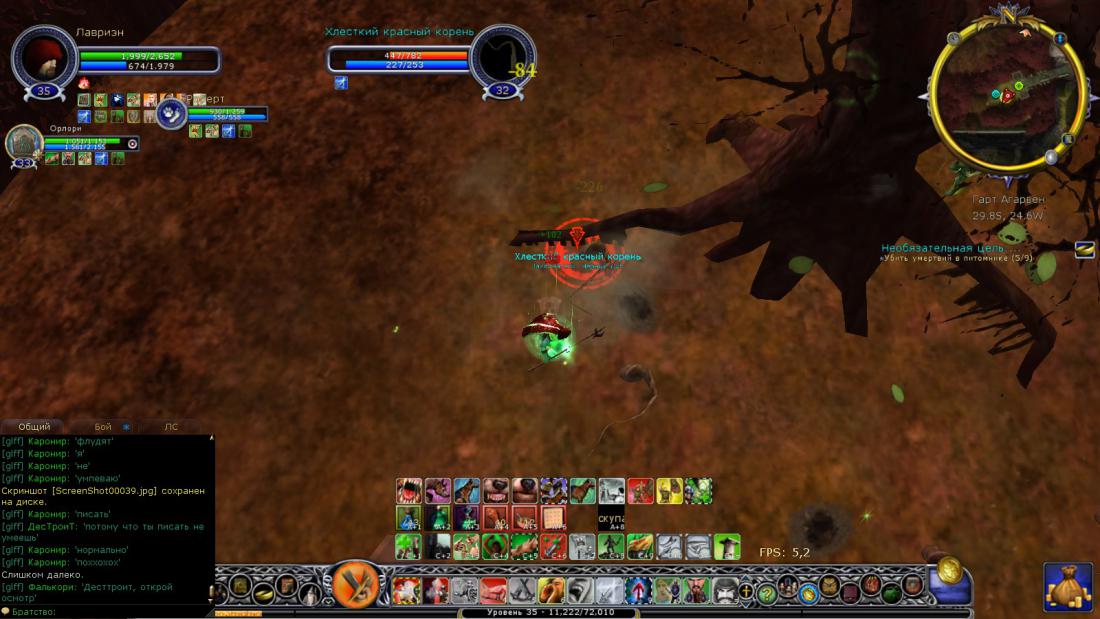Open the gold bag inventory button

(1067, 587)
